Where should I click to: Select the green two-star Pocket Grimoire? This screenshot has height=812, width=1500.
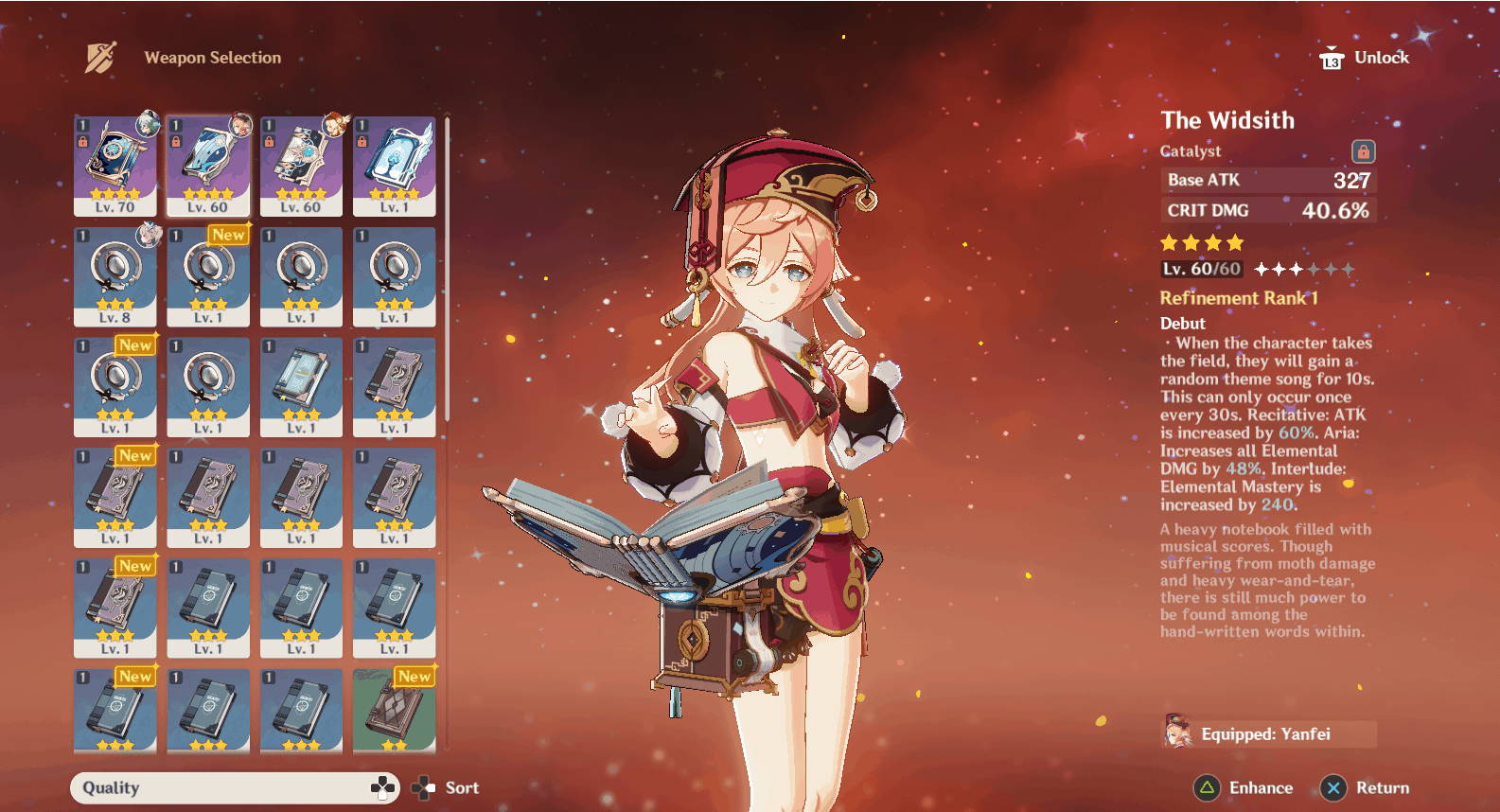[x=394, y=711]
